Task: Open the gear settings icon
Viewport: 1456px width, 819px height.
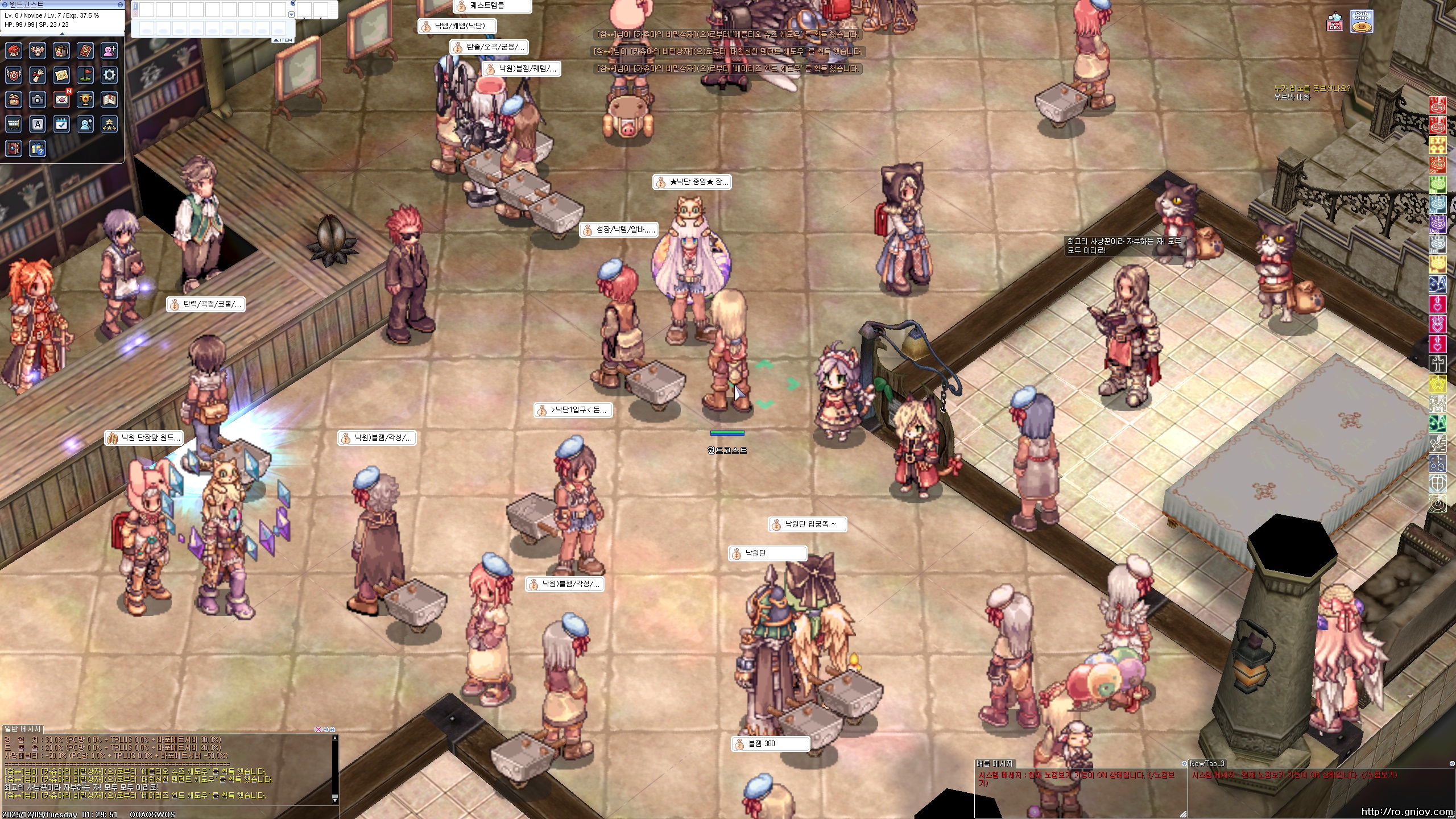Action: point(109,75)
